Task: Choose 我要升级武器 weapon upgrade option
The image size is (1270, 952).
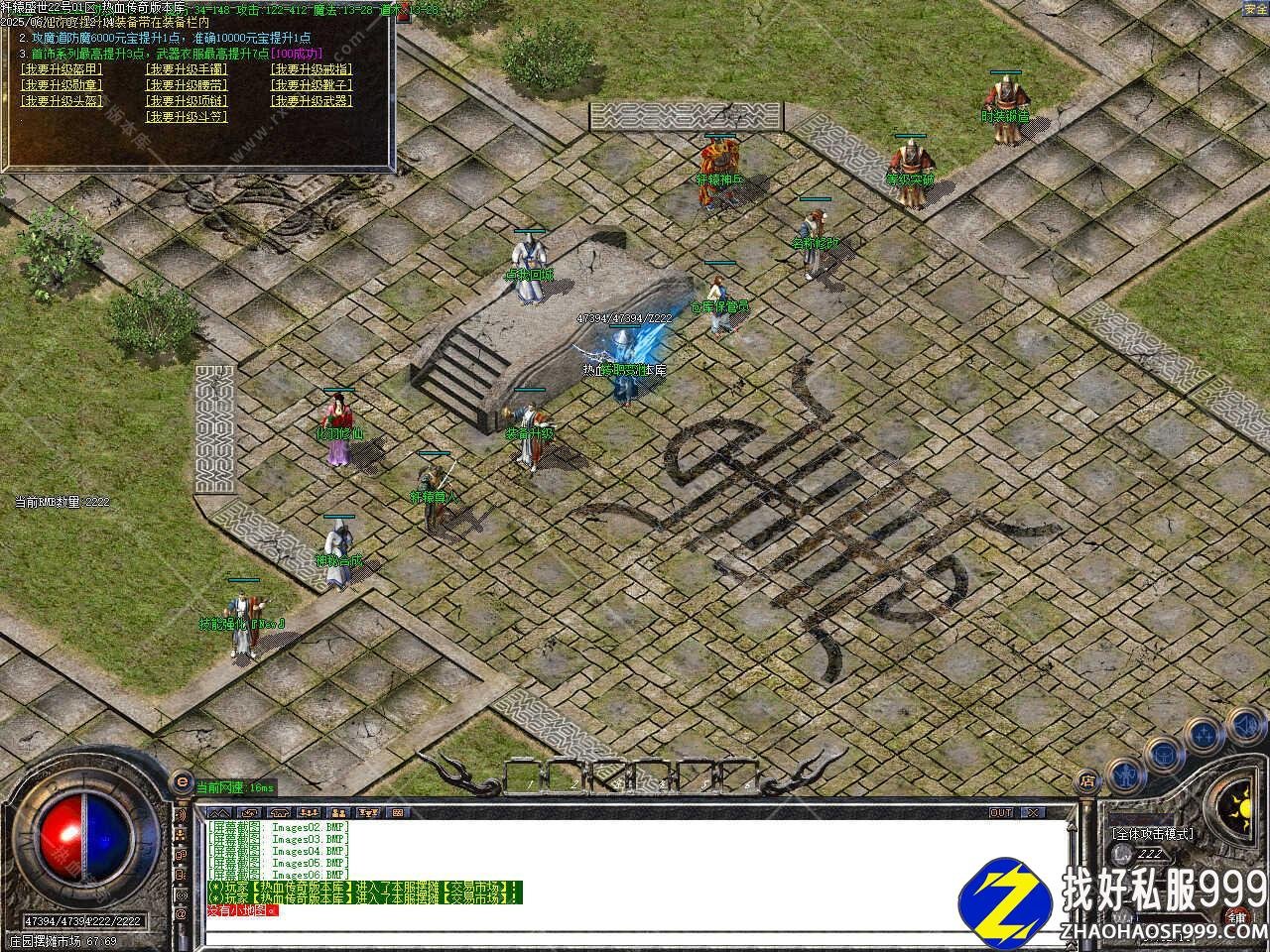Action: (x=311, y=101)
